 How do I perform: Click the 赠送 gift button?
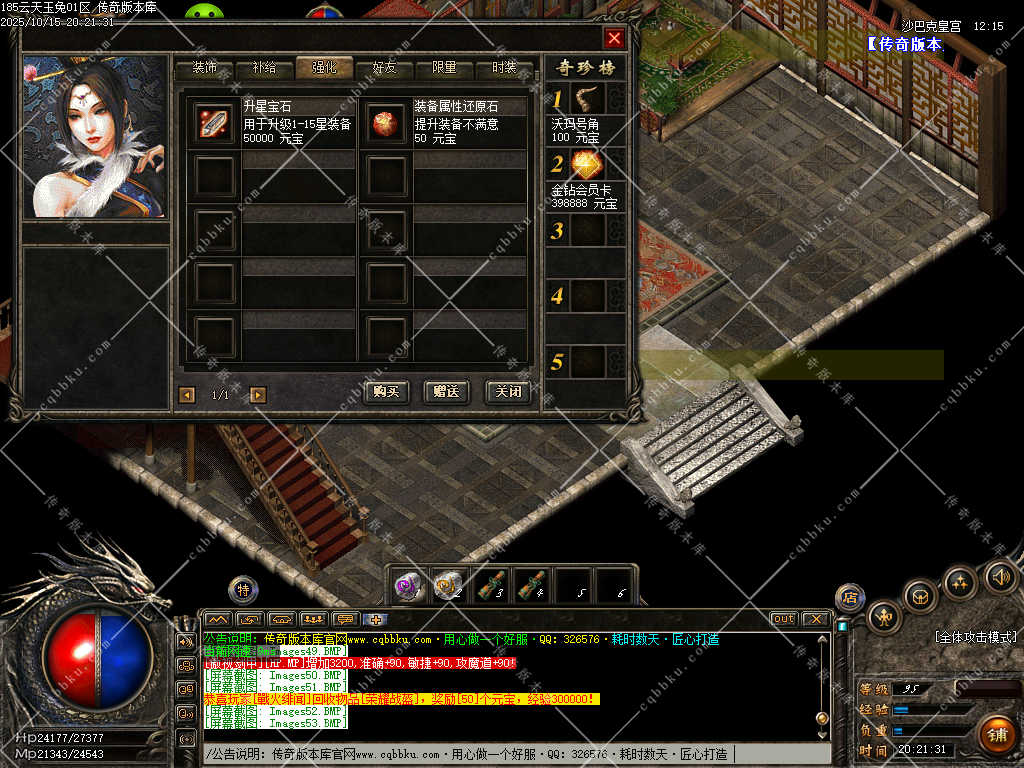447,392
